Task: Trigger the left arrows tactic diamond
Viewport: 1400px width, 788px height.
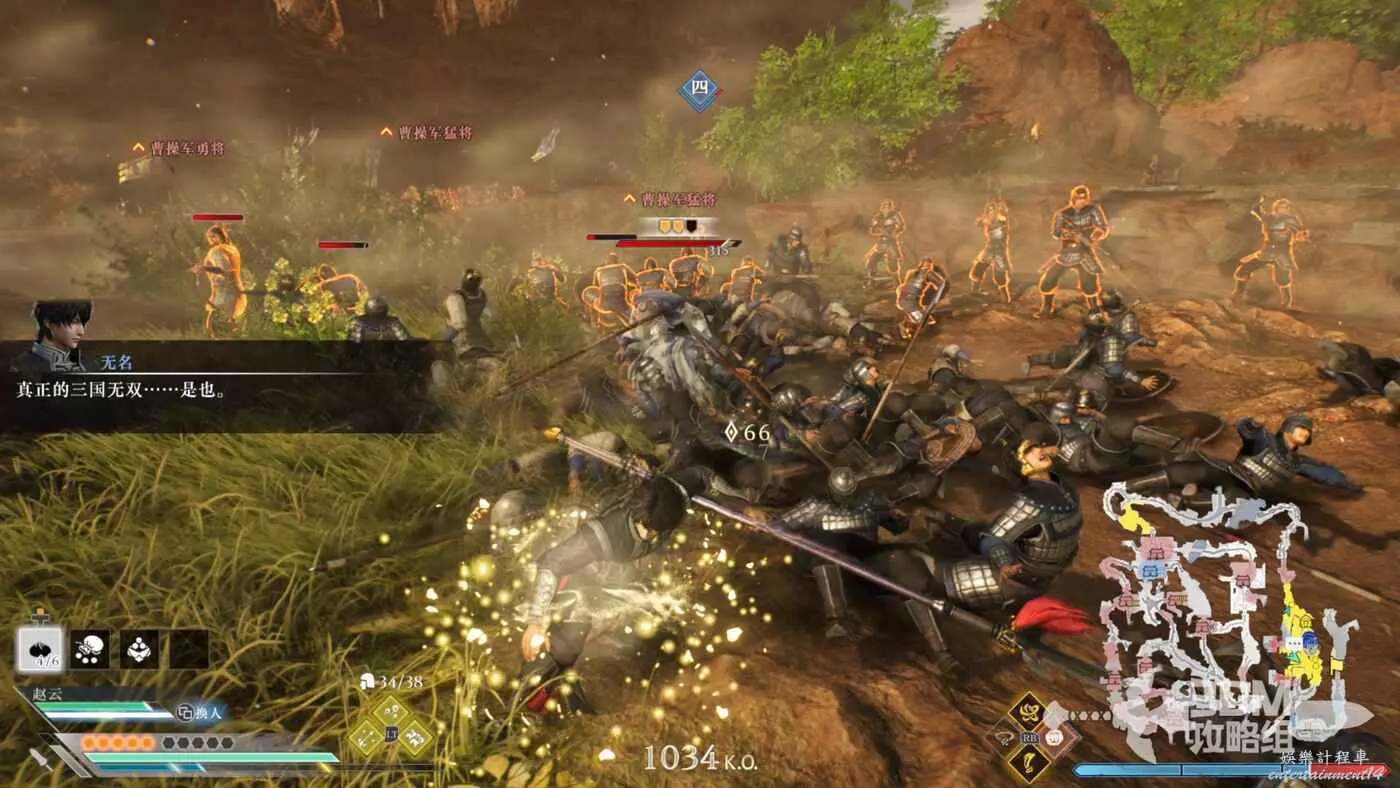Action: [367, 738]
